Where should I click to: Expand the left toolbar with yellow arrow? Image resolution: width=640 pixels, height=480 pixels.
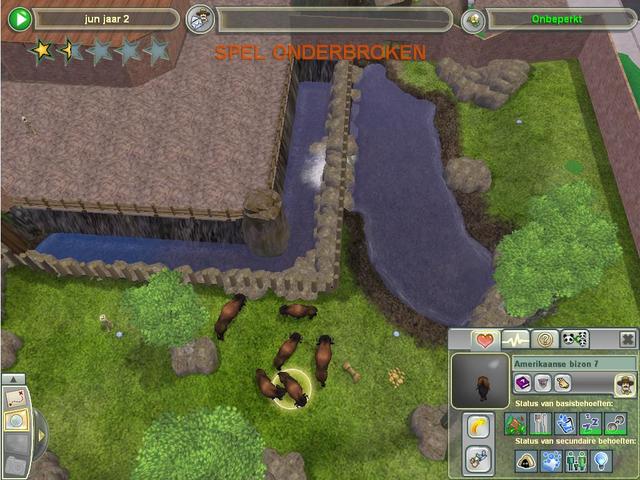[x=41, y=434]
